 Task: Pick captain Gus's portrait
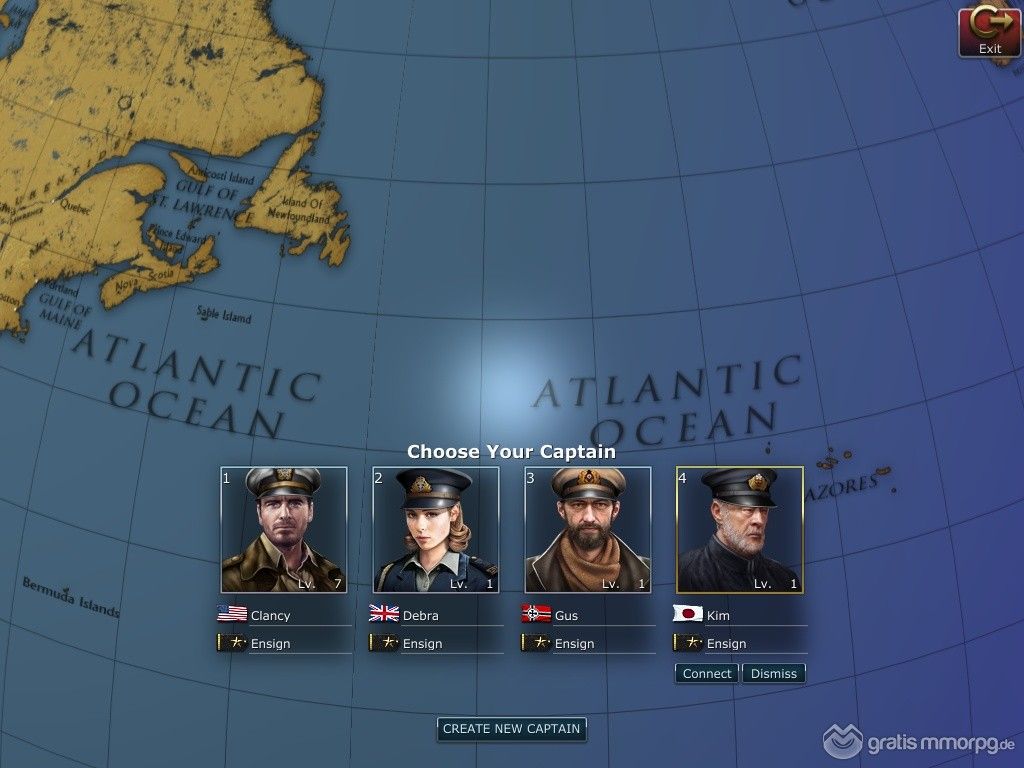pos(588,530)
